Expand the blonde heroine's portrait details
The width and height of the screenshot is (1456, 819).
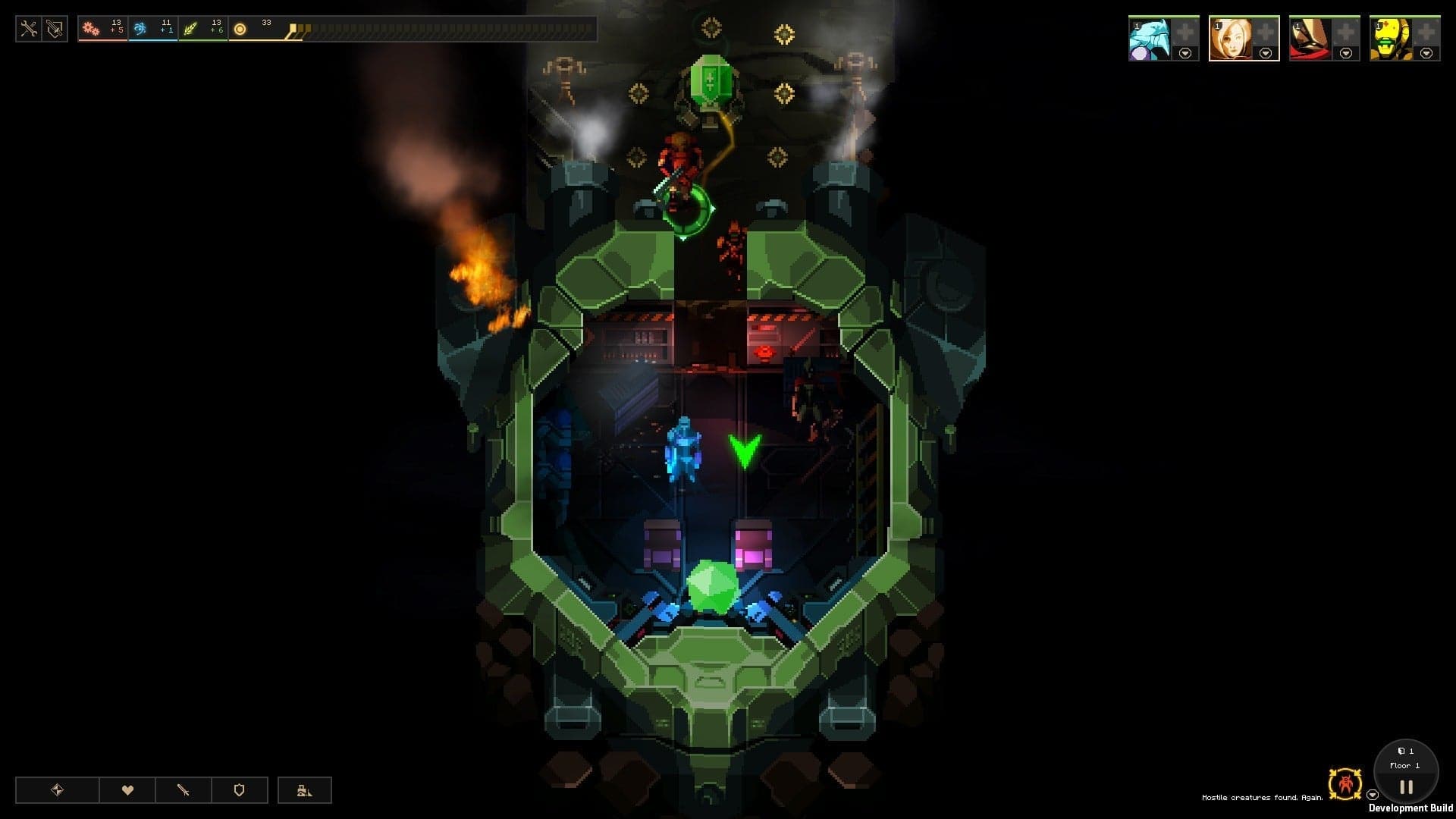click(1263, 52)
